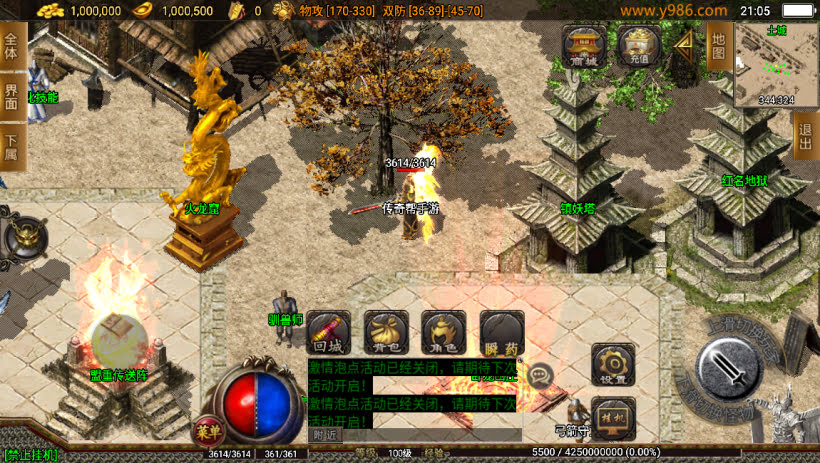Switch to the 附近 nearby chat channel
Image resolution: width=820 pixels, height=463 pixels.
pyautogui.click(x=325, y=435)
